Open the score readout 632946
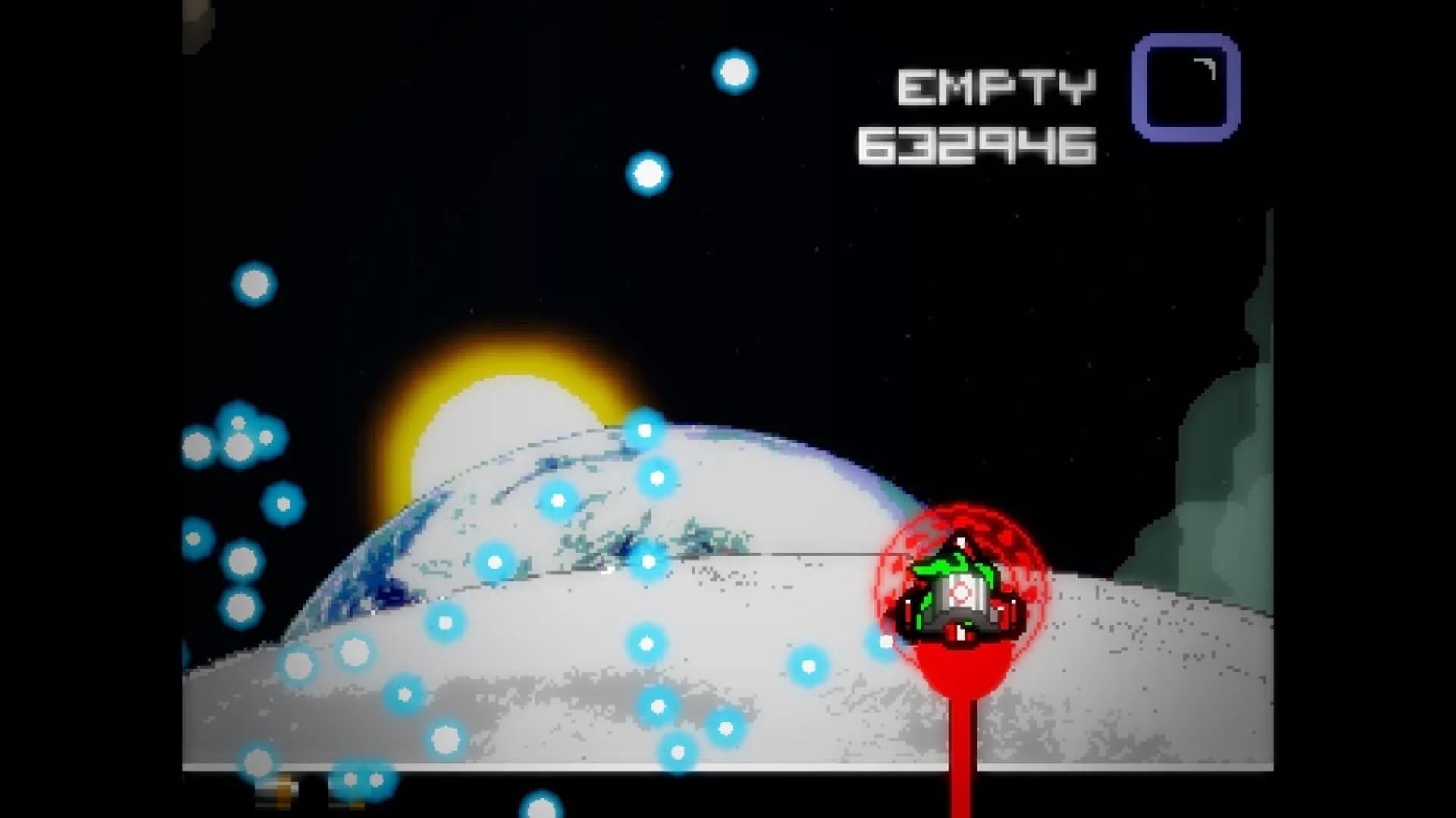Viewport: 1456px width, 818px height. [x=978, y=144]
